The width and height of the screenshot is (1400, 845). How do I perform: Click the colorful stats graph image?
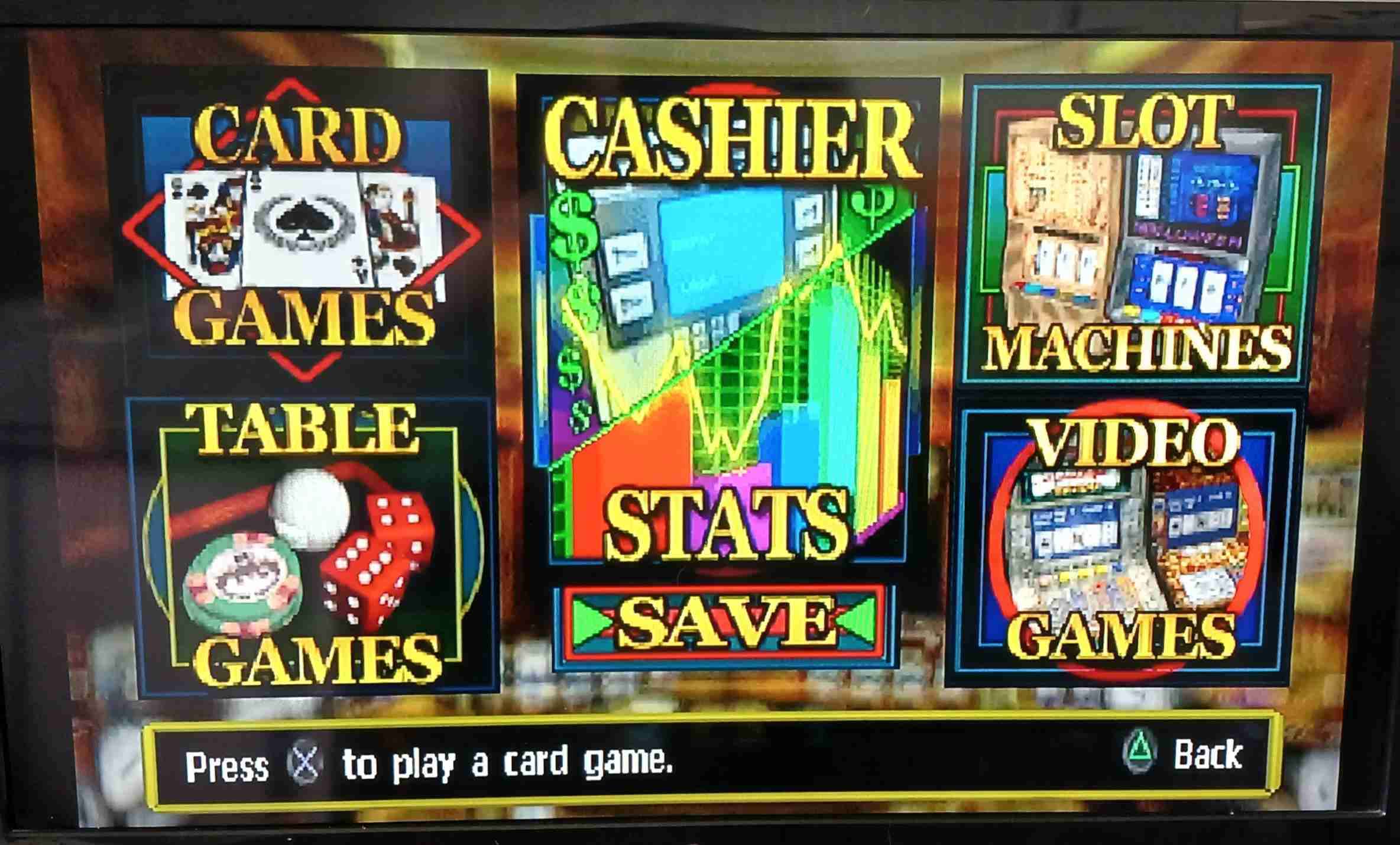(x=727, y=367)
